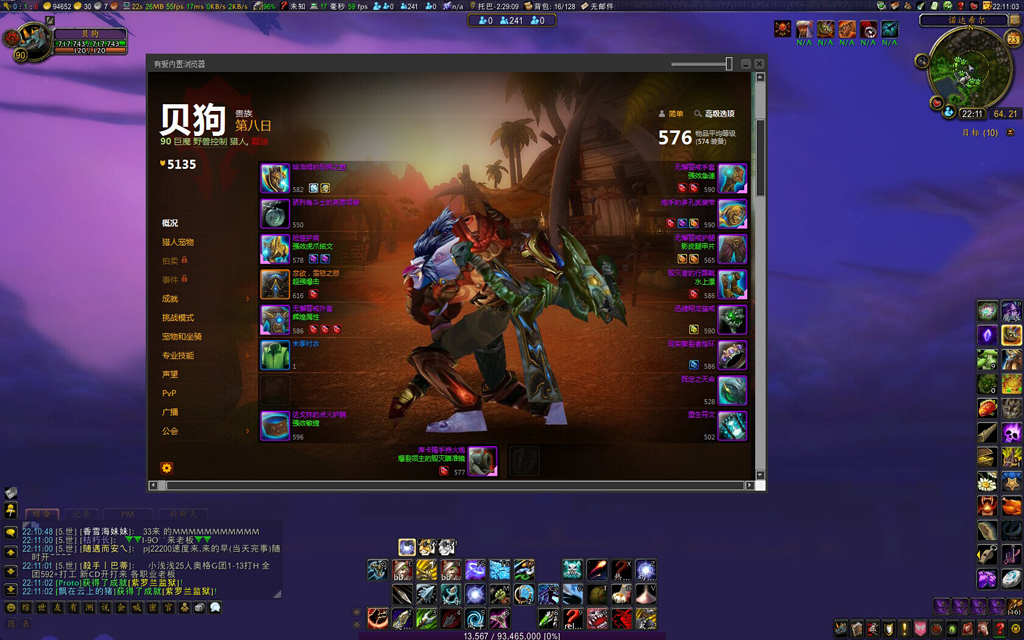Viewport: 1024px width, 640px height.
Task: Switch to 高级选项 (advanced options) view
Action: click(714, 114)
